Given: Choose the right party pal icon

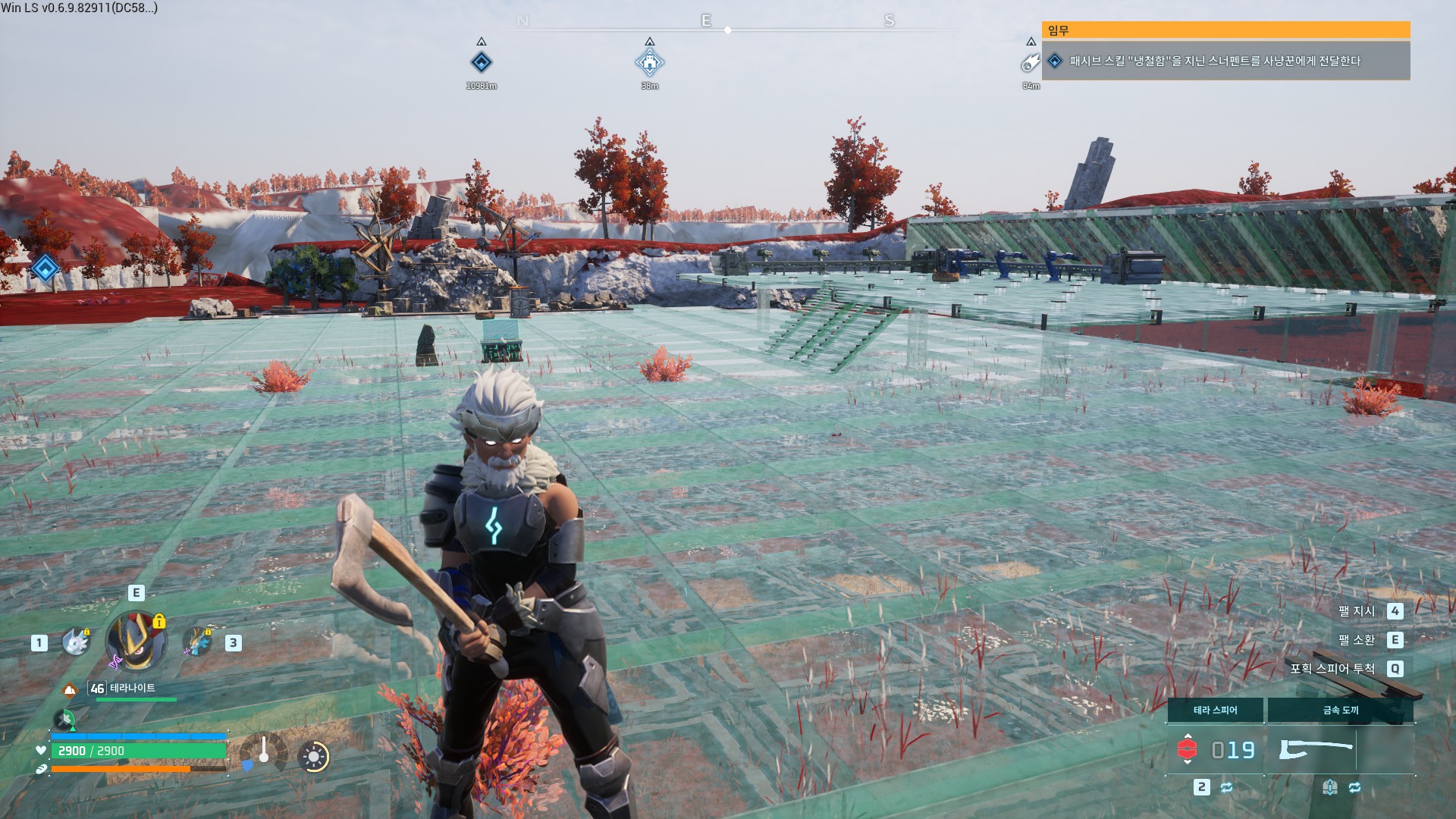Looking at the screenshot, I should pos(198,642).
